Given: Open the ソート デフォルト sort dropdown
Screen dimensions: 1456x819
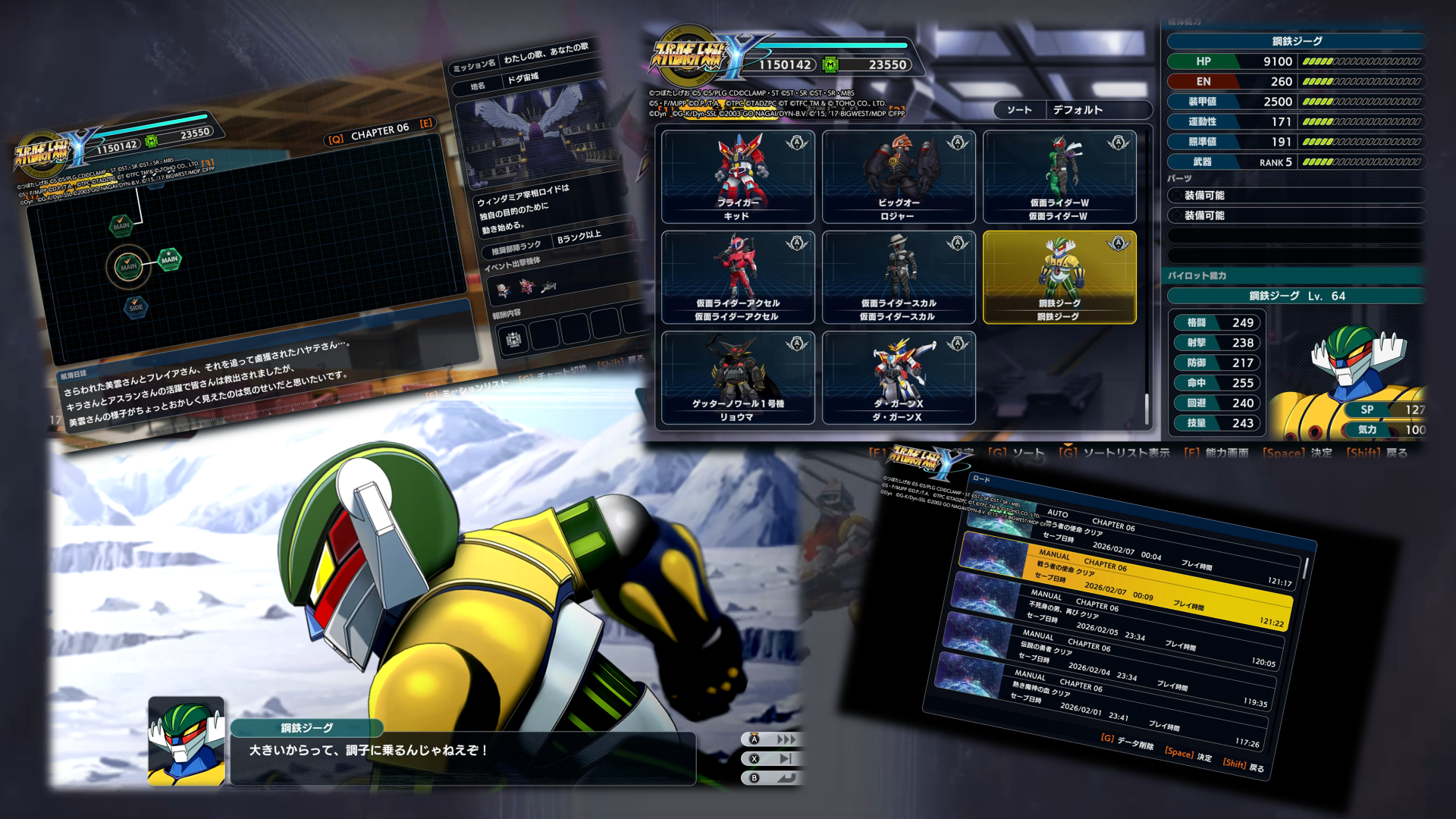Looking at the screenshot, I should 1073,110.
